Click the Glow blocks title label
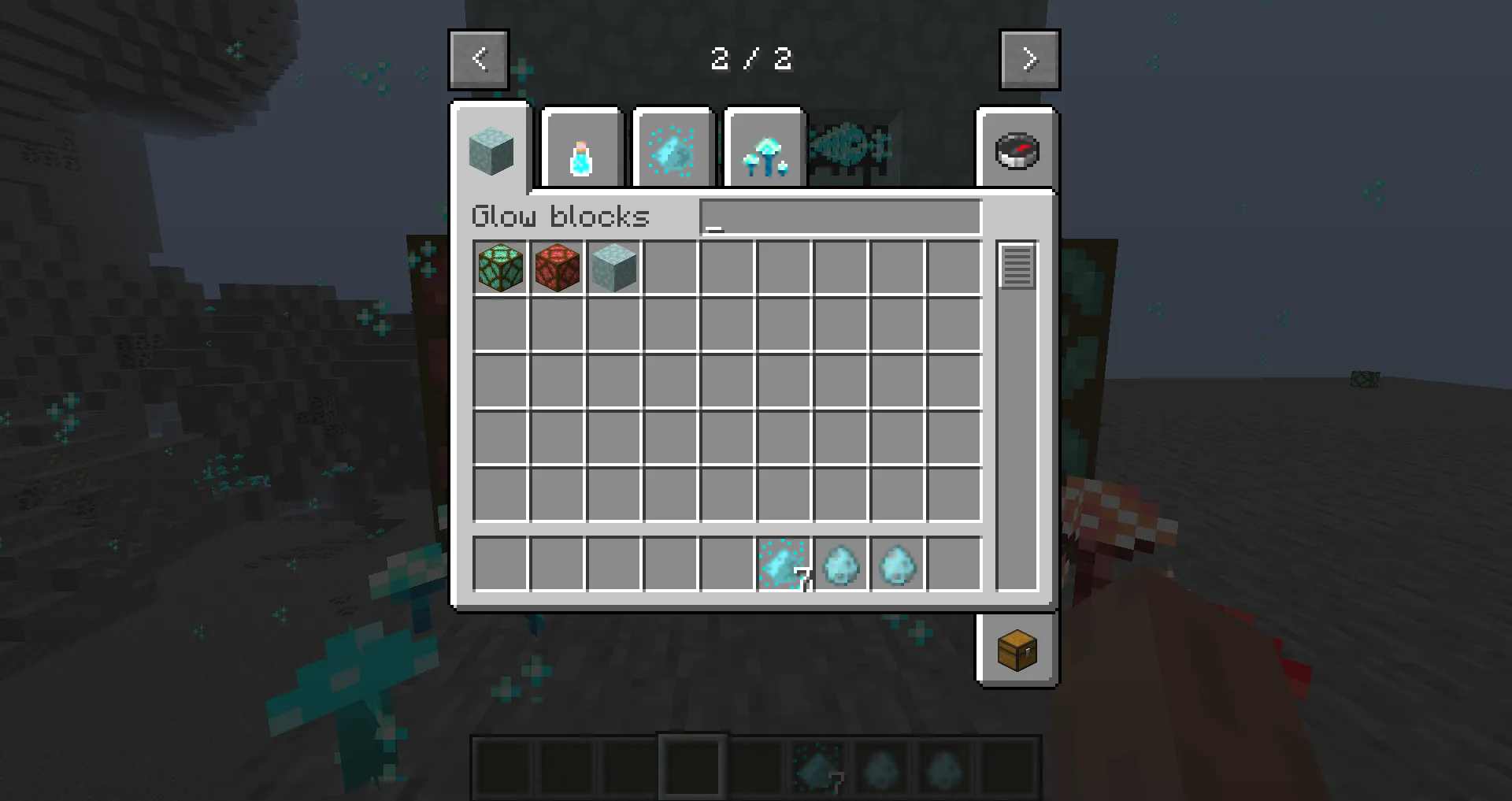1512x801 pixels. [561, 217]
